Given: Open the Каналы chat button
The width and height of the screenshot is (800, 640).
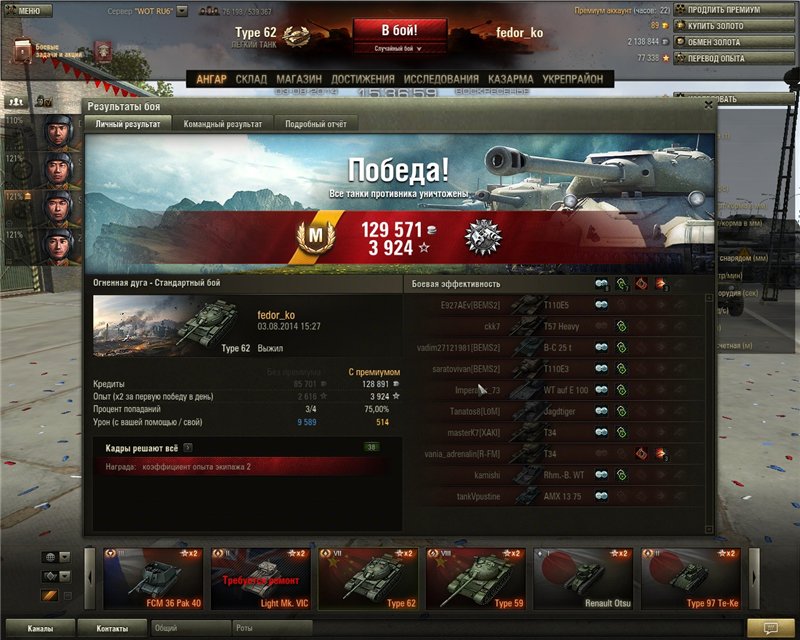Looking at the screenshot, I should [40, 629].
